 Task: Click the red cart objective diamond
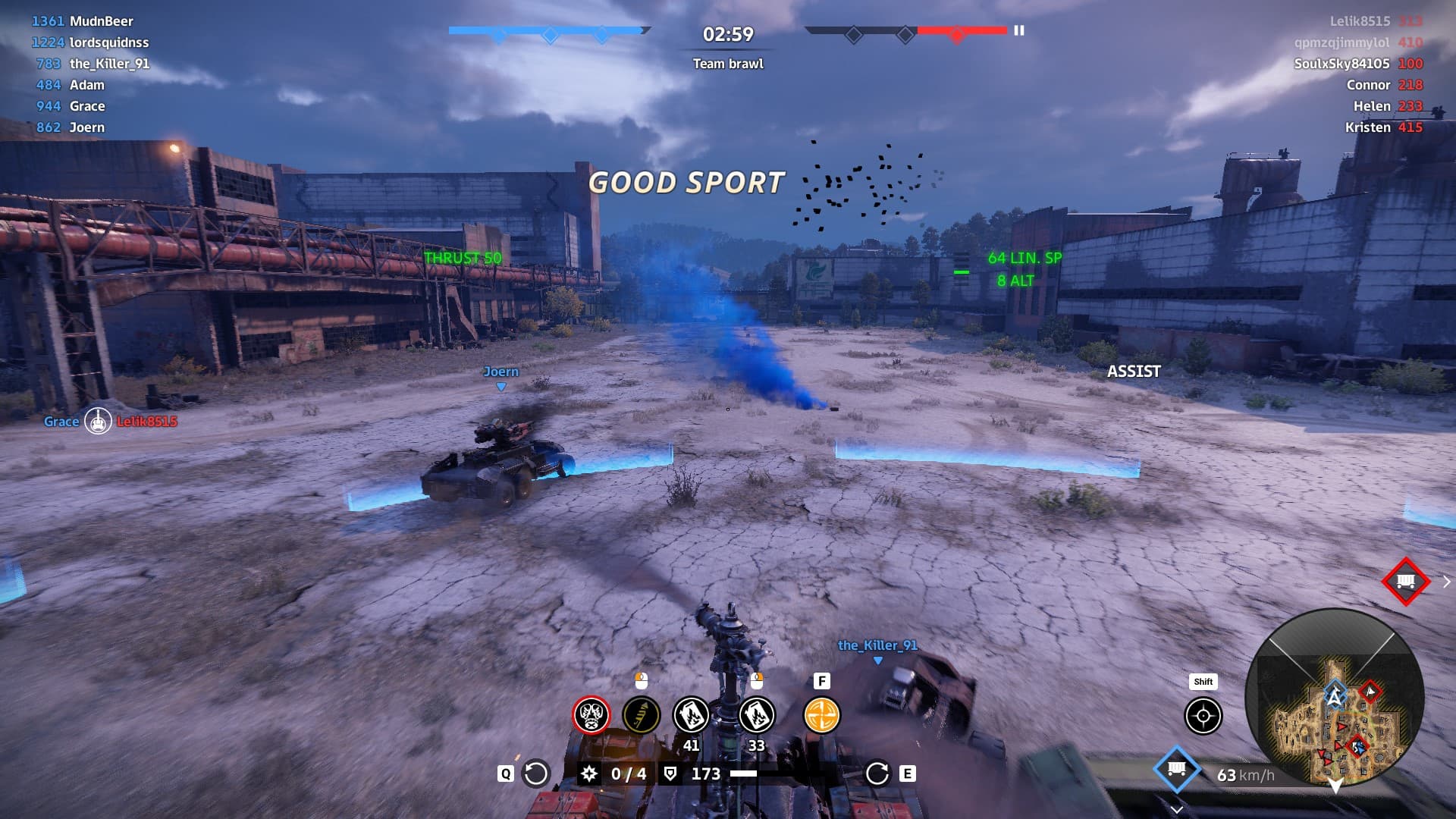[x=1405, y=582]
